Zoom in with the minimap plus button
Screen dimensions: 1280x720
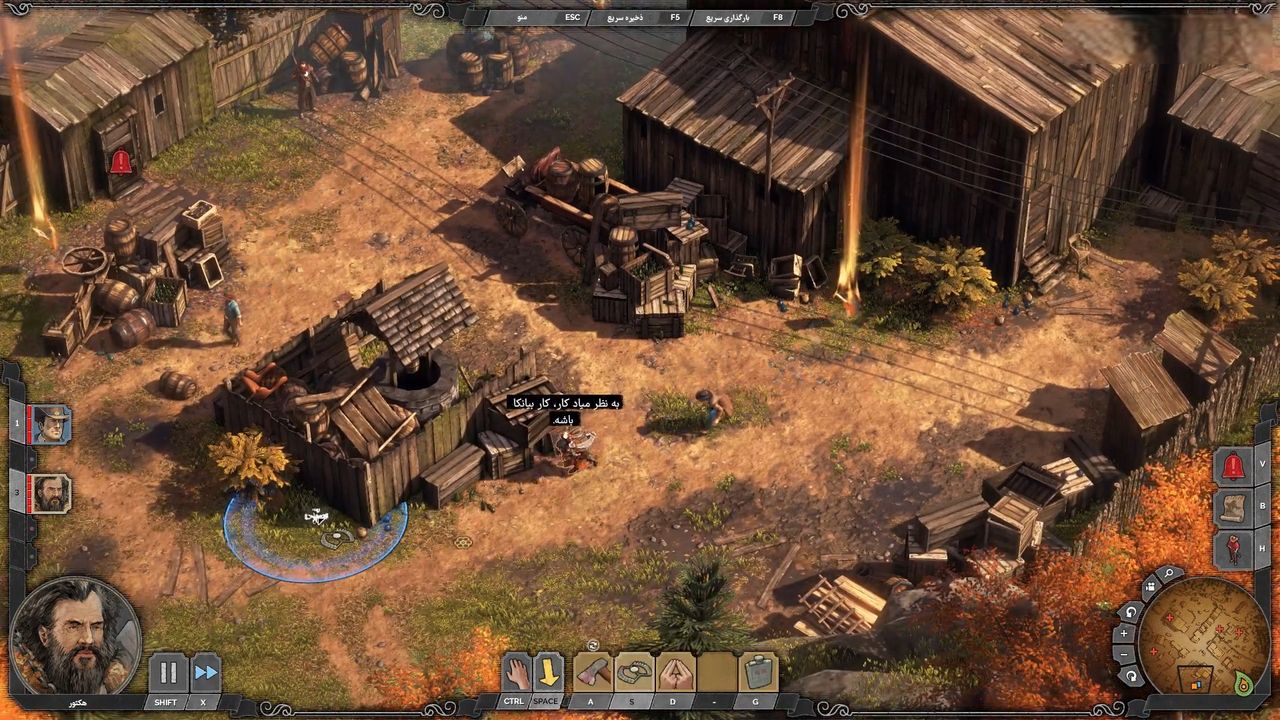[x=1124, y=633]
